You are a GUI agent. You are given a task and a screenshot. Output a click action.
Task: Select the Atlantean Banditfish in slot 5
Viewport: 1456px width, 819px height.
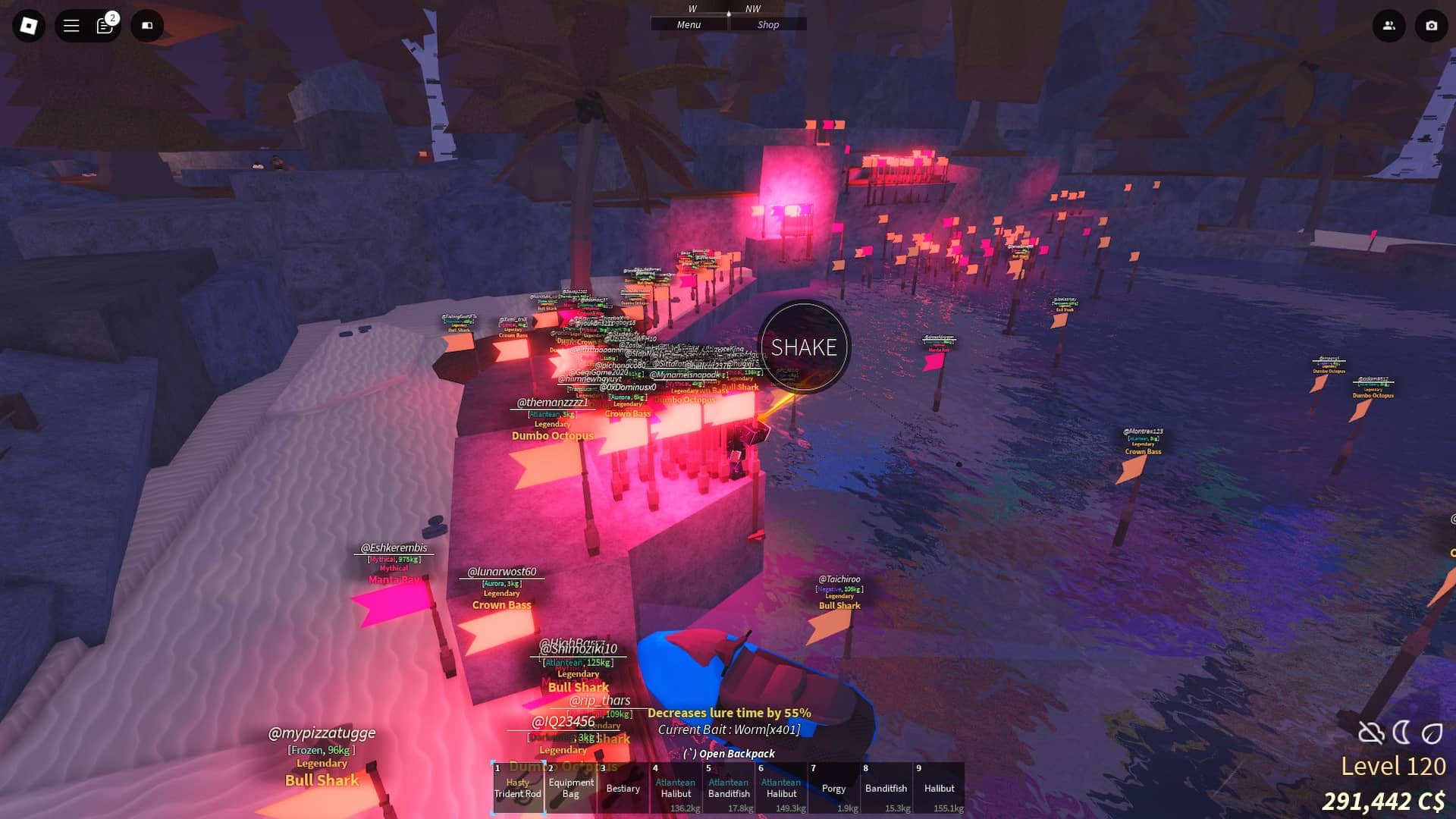pyautogui.click(x=729, y=789)
